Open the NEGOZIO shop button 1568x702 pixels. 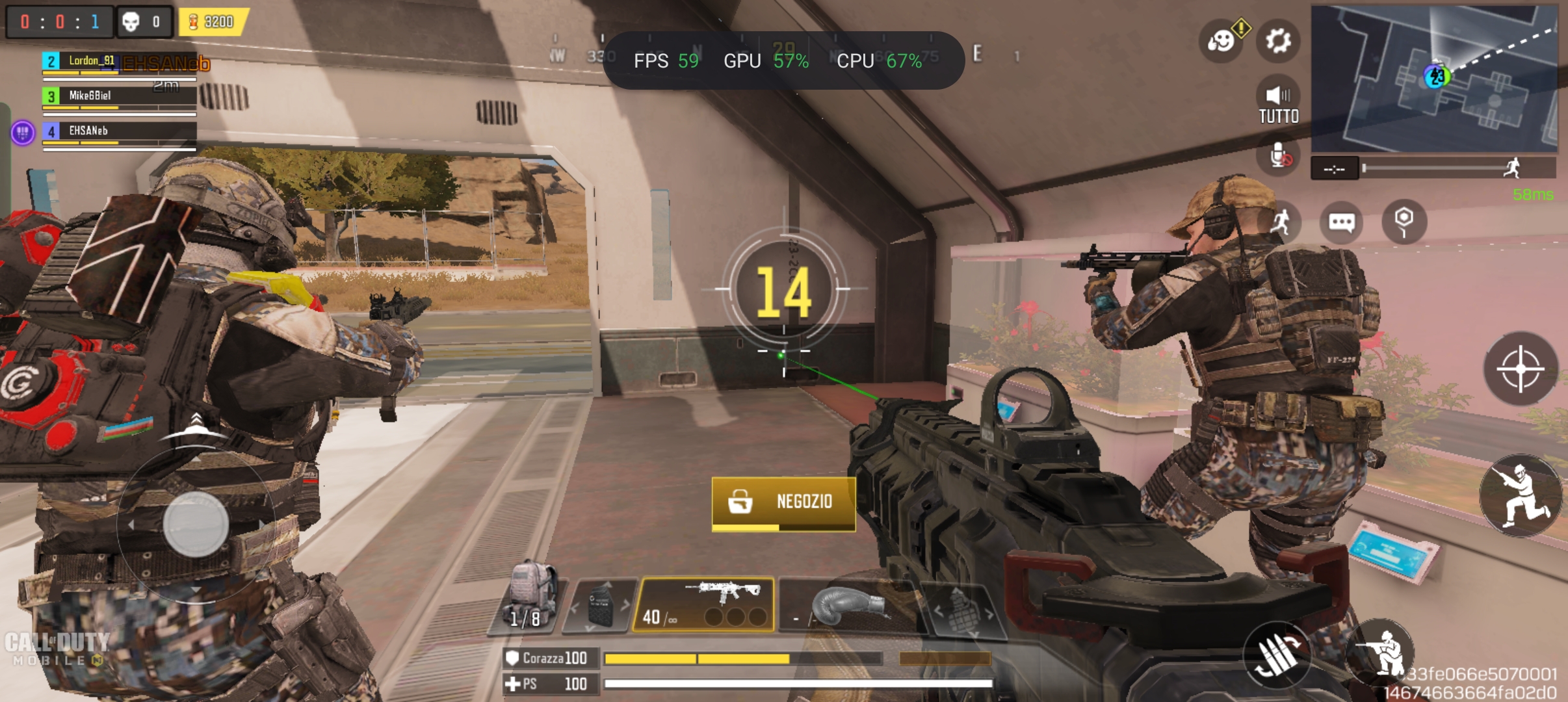pyautogui.click(x=783, y=502)
